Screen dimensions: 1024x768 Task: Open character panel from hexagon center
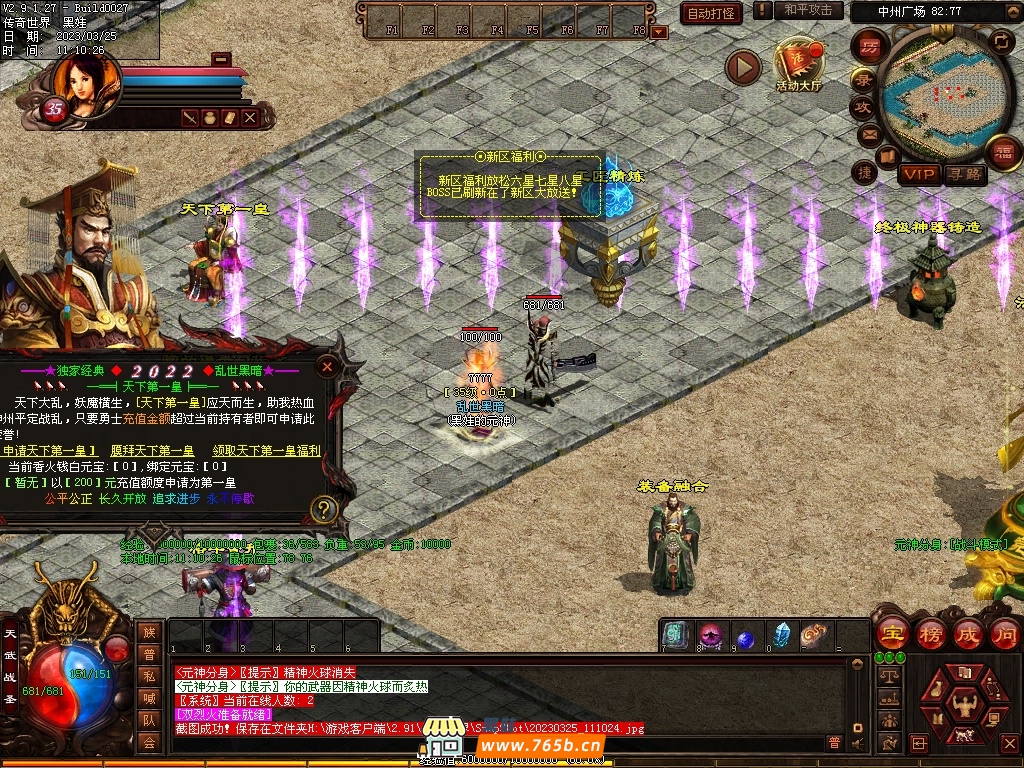click(x=965, y=703)
